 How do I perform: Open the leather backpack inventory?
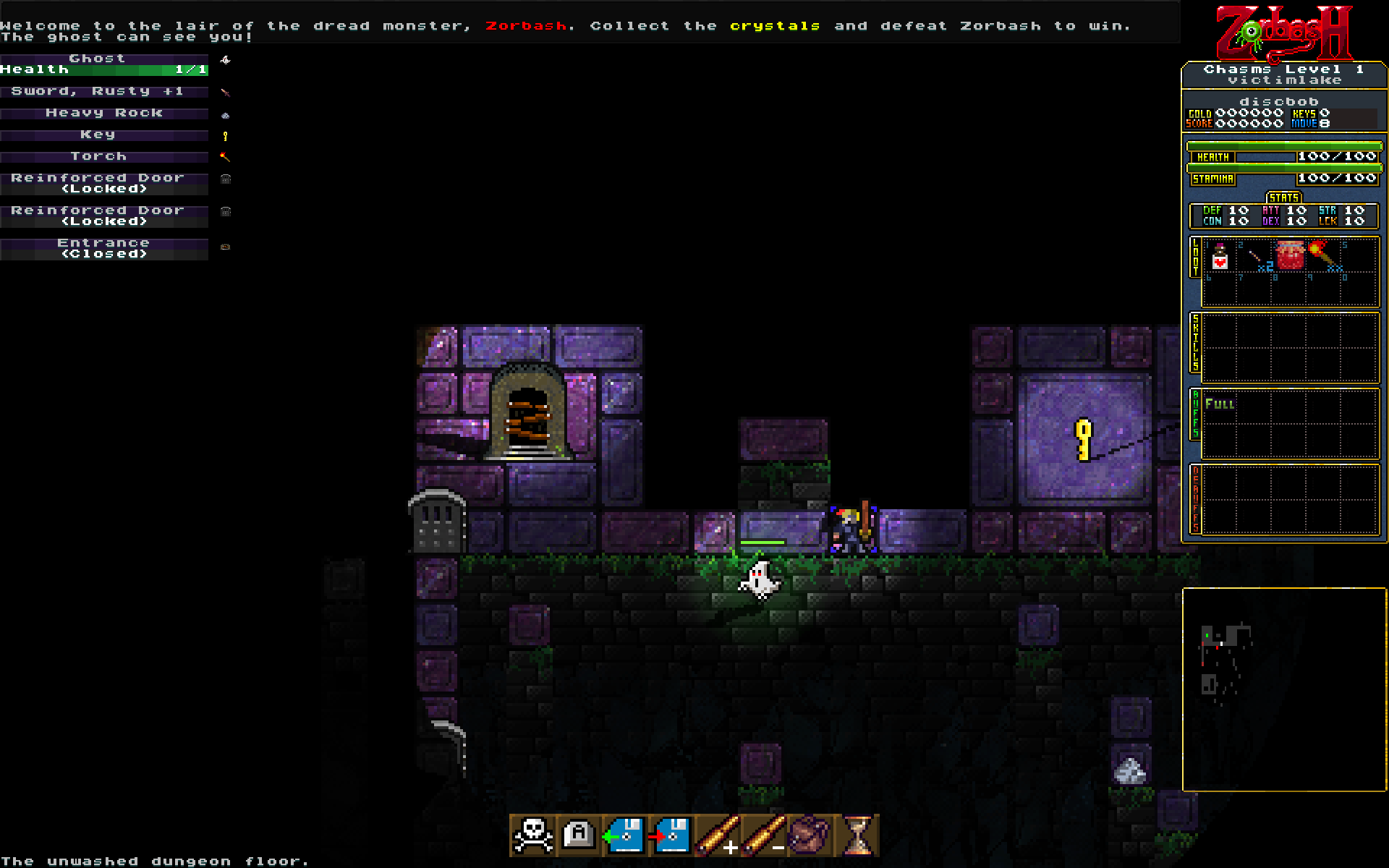(810, 835)
